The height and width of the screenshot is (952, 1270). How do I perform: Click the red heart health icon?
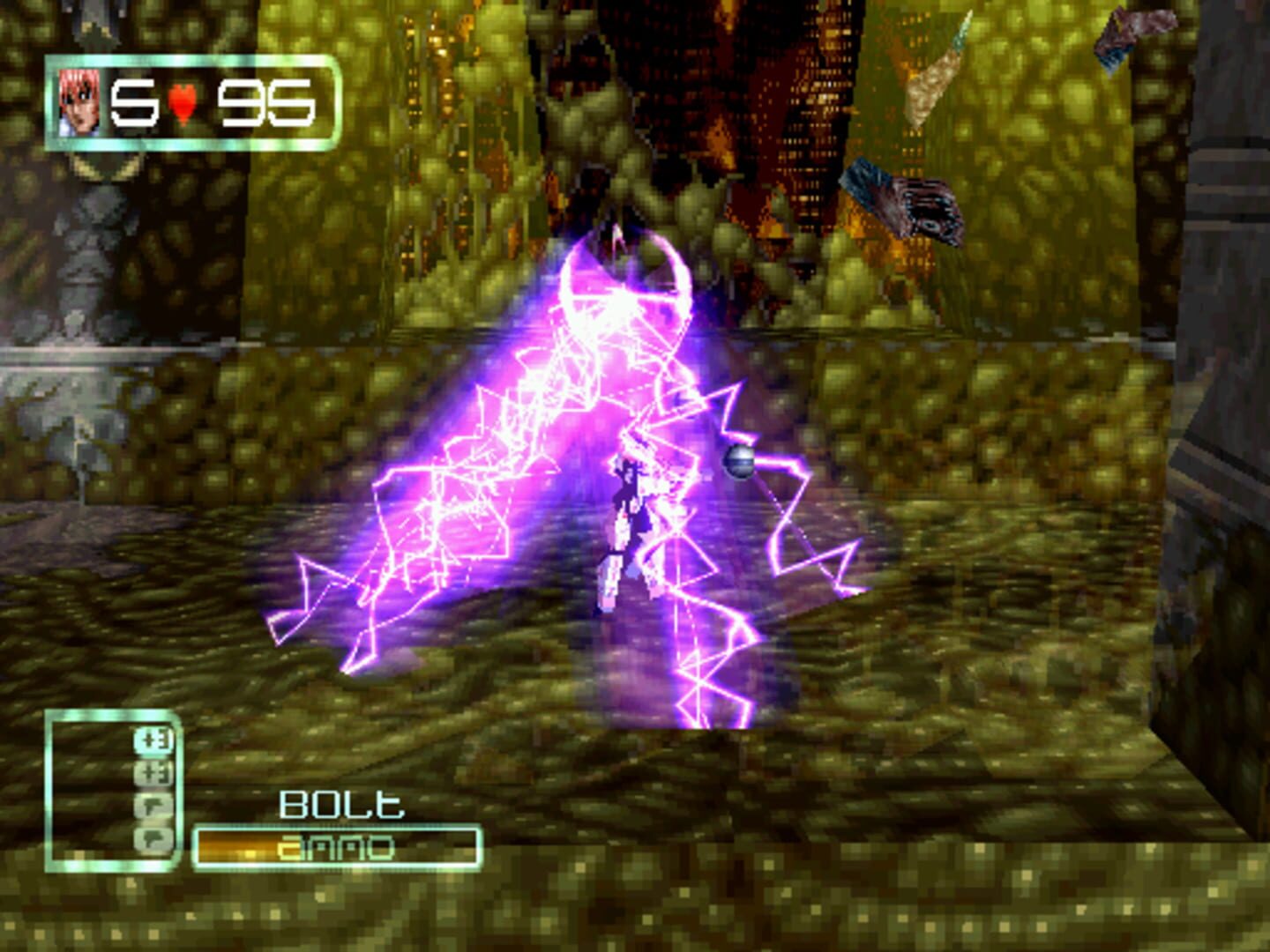(182, 101)
